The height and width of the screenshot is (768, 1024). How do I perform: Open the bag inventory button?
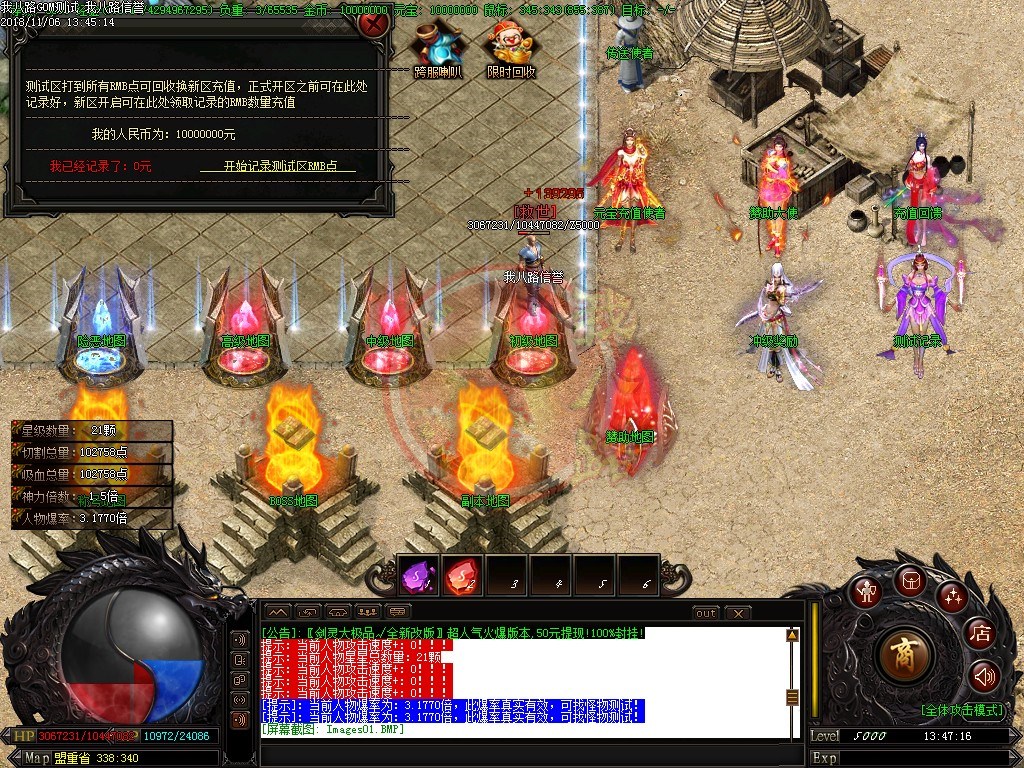[910, 580]
